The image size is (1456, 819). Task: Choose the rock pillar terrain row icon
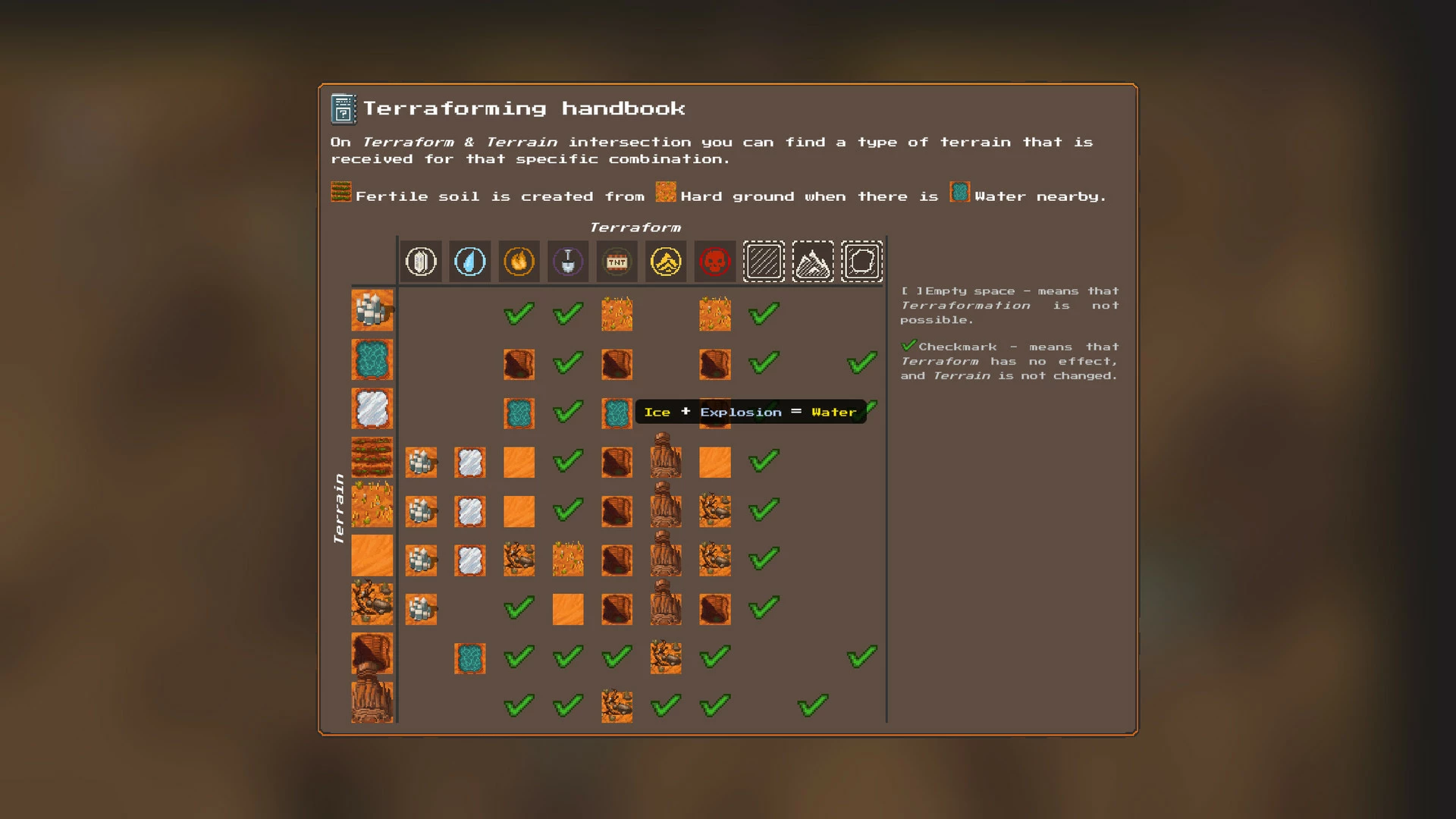click(372, 701)
